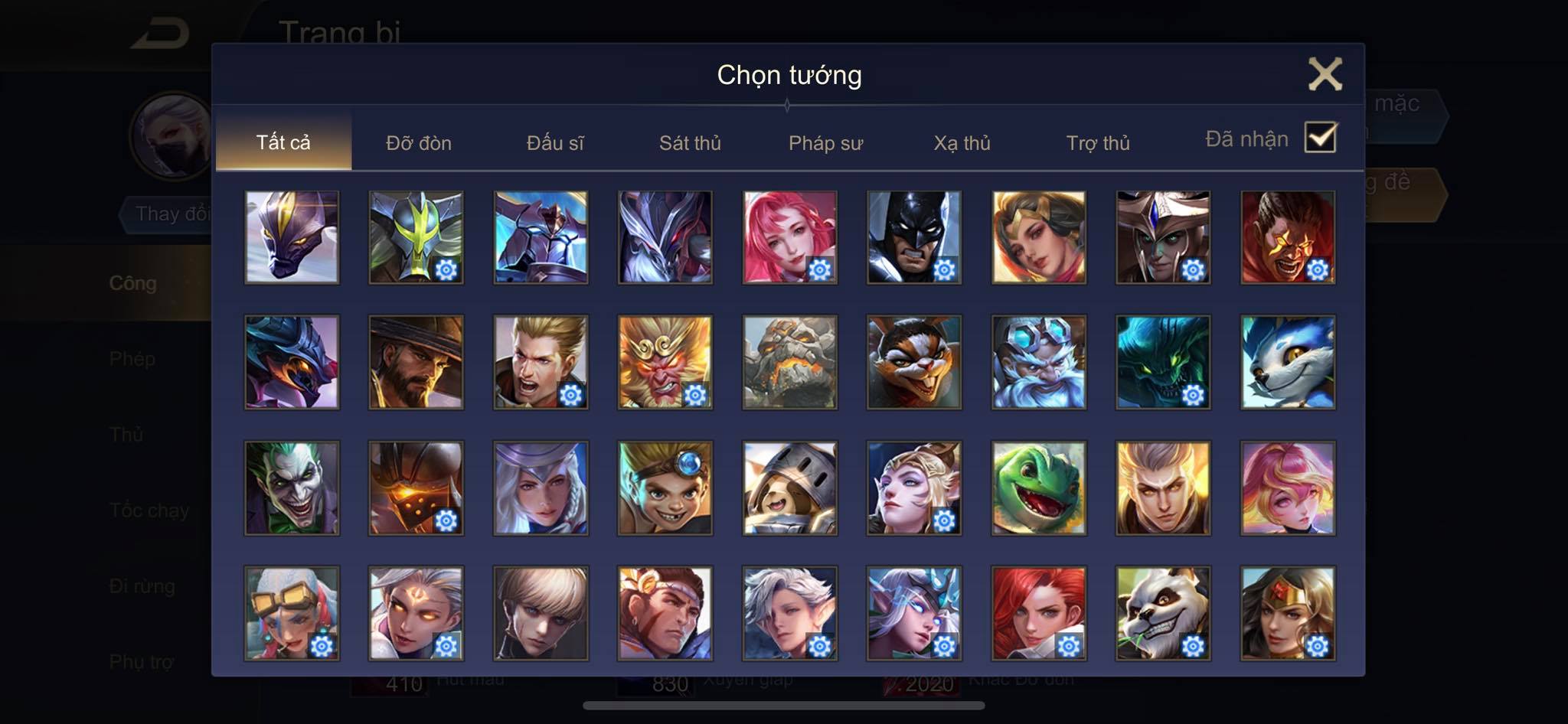Pick the pink-haired girl hero portrait
The height and width of the screenshot is (724, 1568).
789,237
